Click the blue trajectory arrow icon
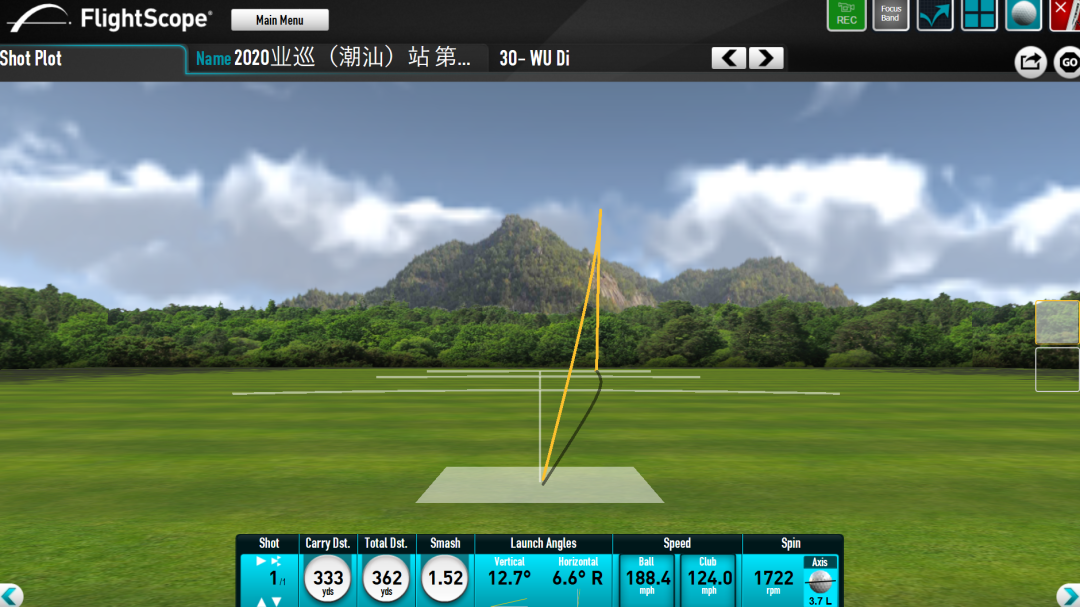Screen dimensions: 1080x607 tap(935, 15)
